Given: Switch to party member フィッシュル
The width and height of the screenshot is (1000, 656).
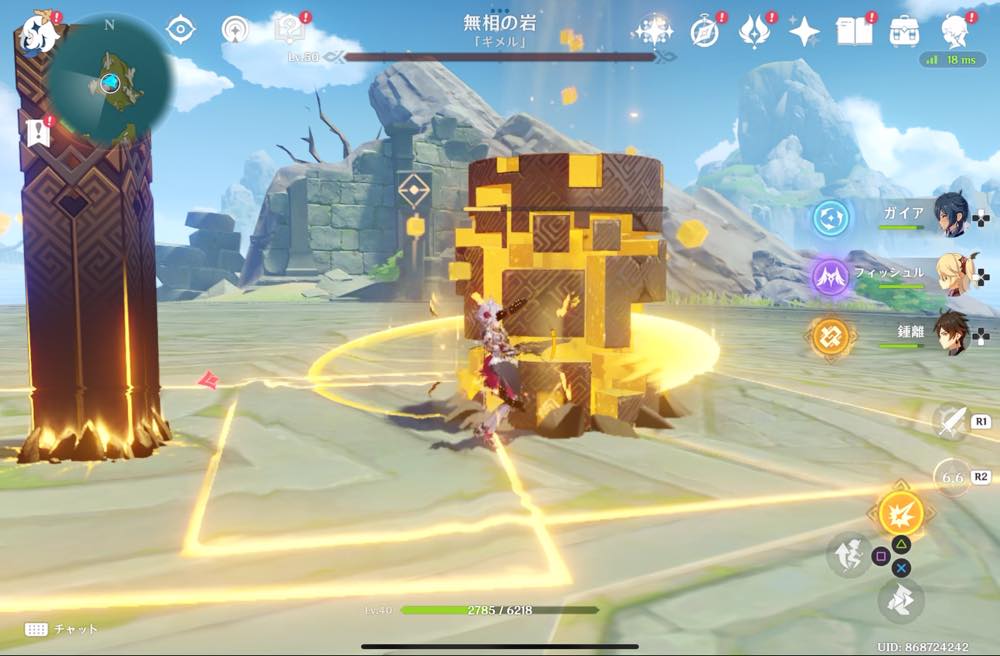Looking at the screenshot, I should 950,274.
